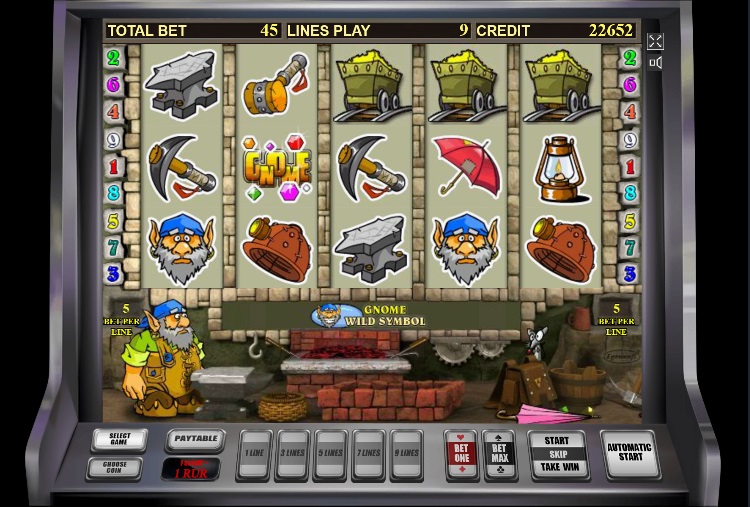Enable Automatic Start spins
This screenshot has height=507, width=750.
[629, 455]
